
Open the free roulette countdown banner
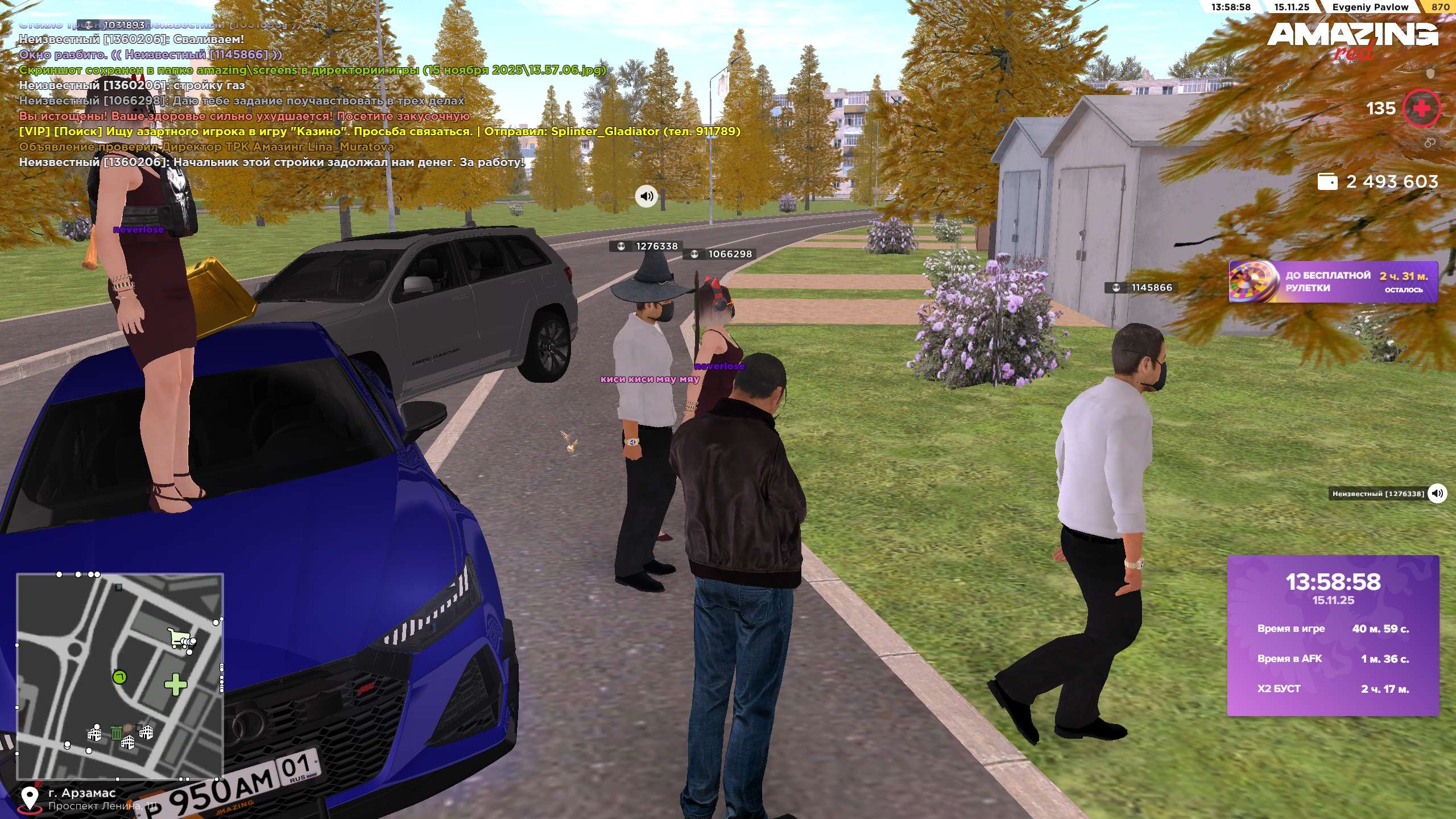tap(1333, 282)
